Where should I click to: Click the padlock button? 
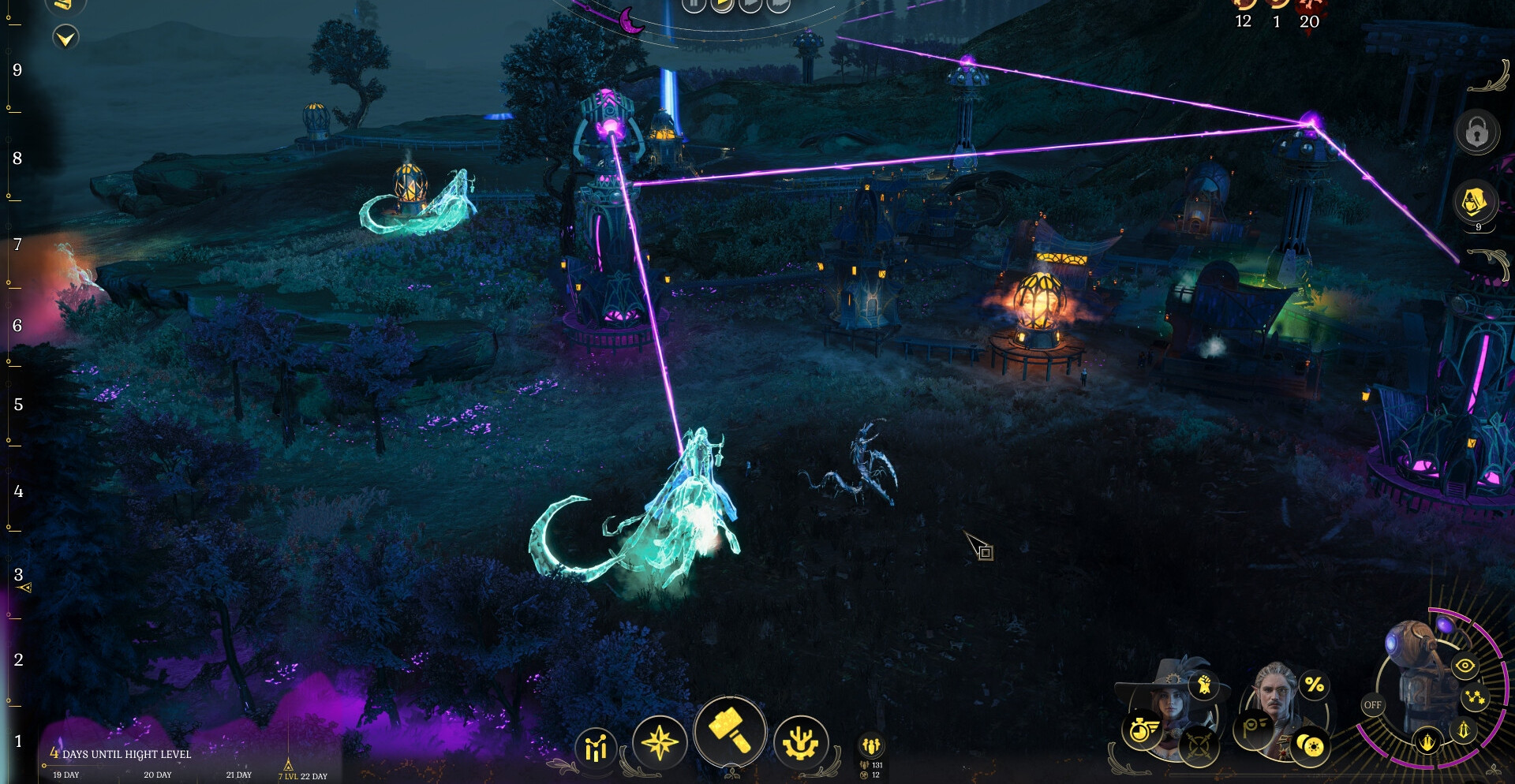point(1476,132)
